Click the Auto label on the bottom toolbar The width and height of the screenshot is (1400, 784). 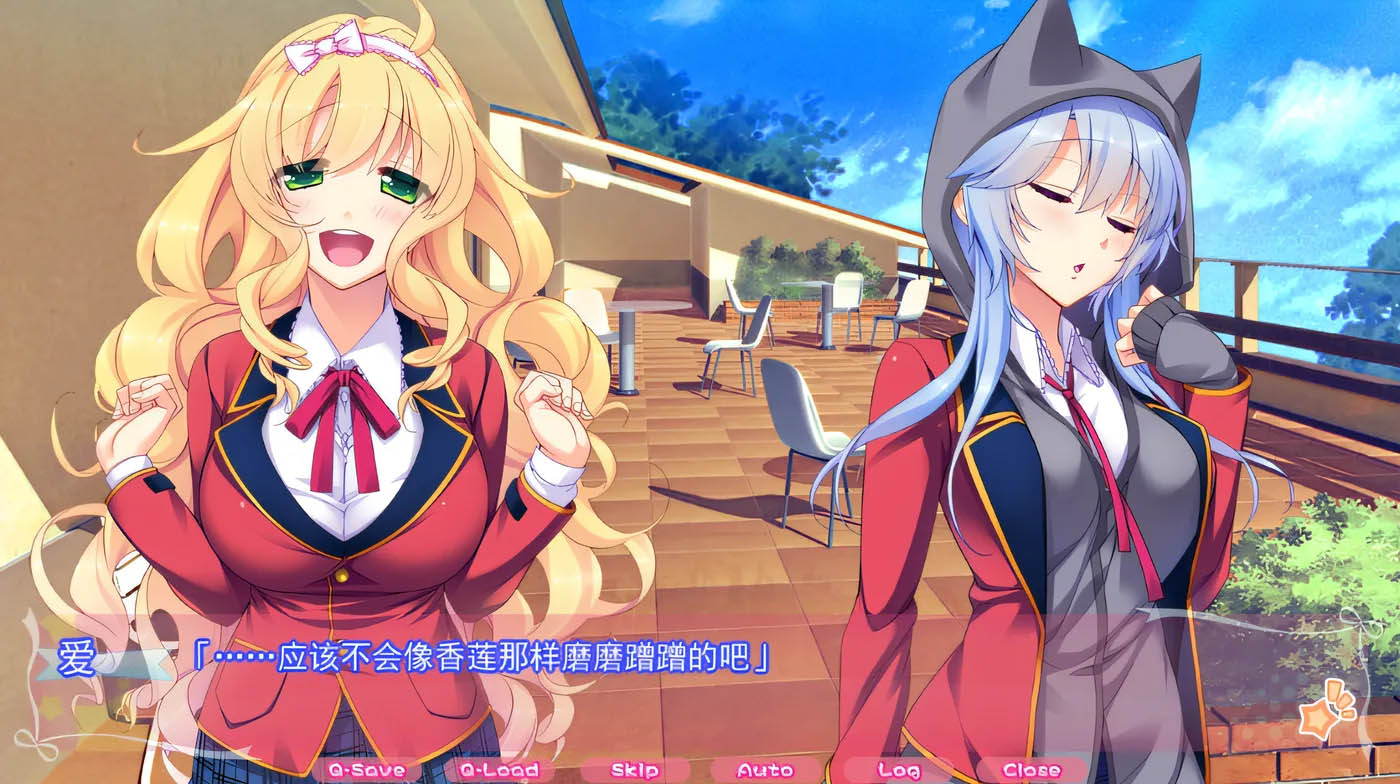(766, 771)
